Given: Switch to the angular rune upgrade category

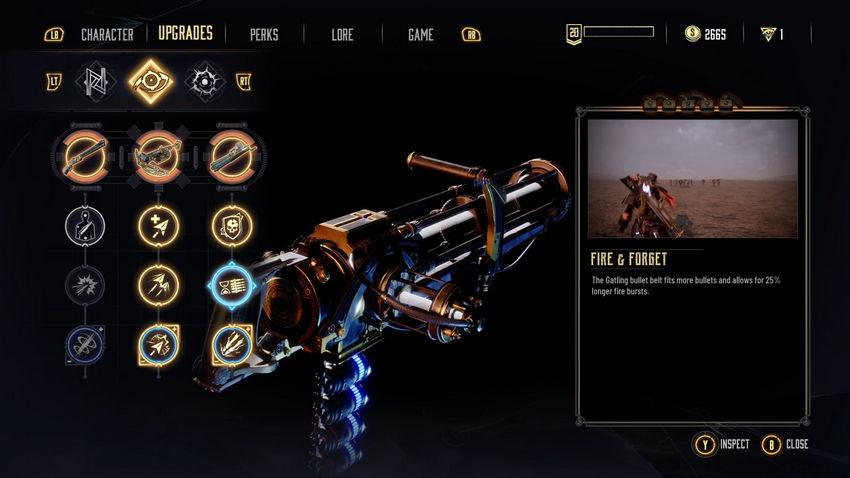Looking at the screenshot, I should coord(97,82).
